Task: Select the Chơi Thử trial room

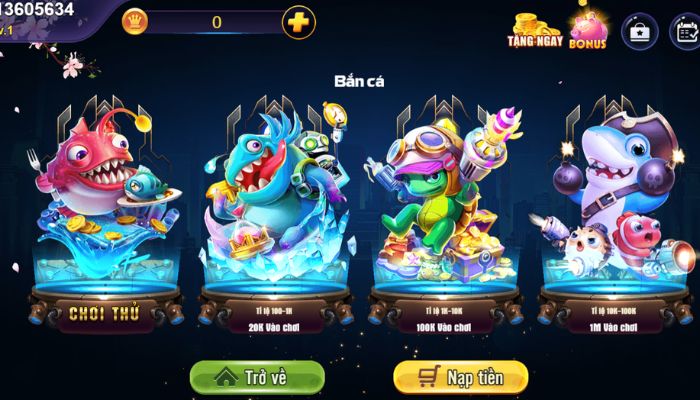Action: 103,313
